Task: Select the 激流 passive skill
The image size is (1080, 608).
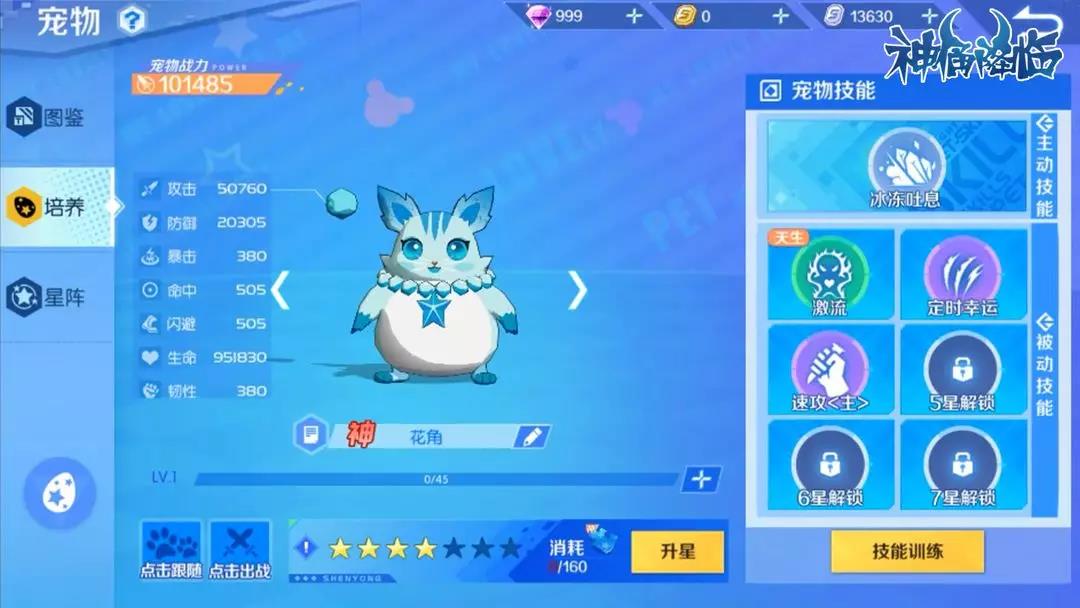Action: (x=829, y=271)
